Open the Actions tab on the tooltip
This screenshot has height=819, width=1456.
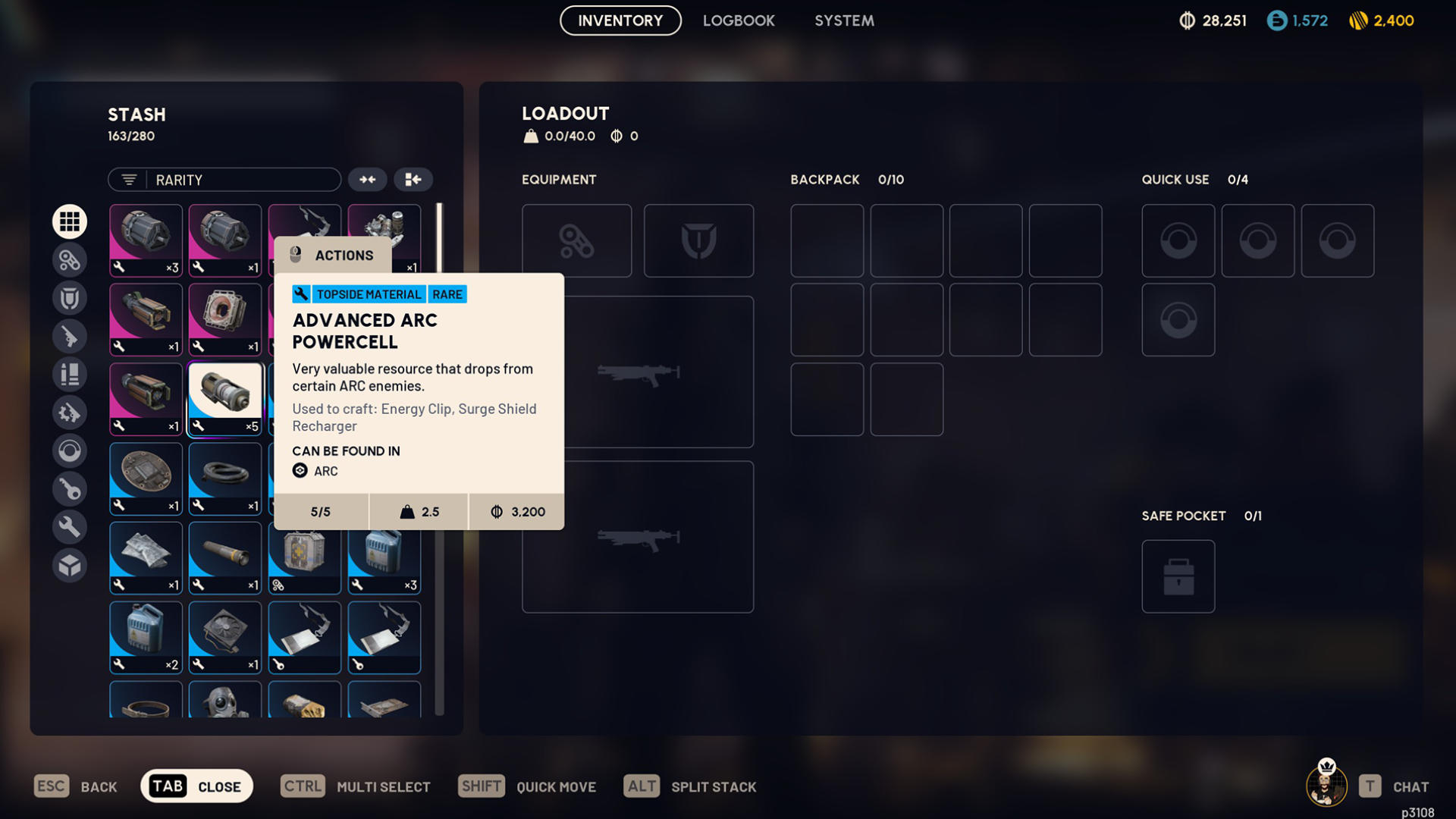pyautogui.click(x=334, y=256)
